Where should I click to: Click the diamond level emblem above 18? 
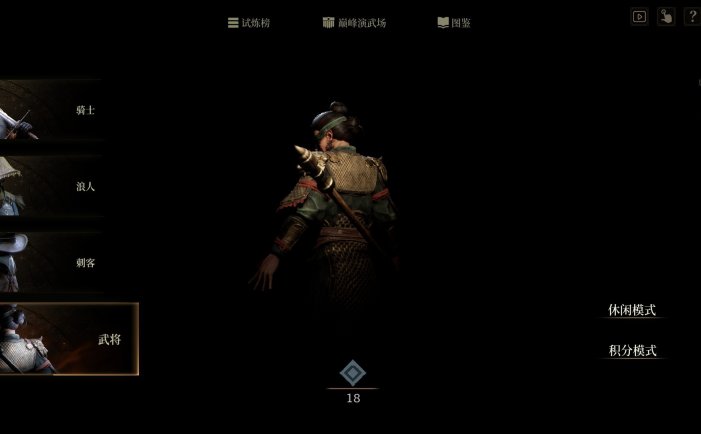(352, 374)
